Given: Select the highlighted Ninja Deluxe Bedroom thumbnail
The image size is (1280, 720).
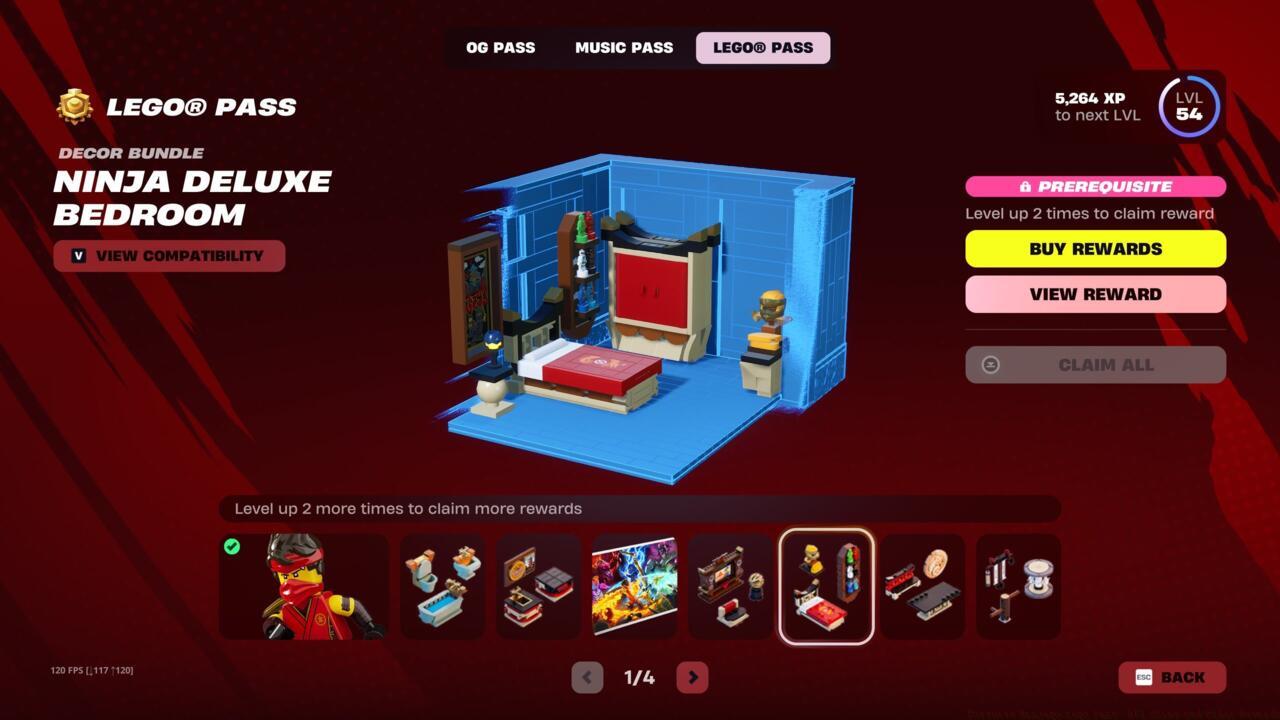Looking at the screenshot, I should 827,586.
